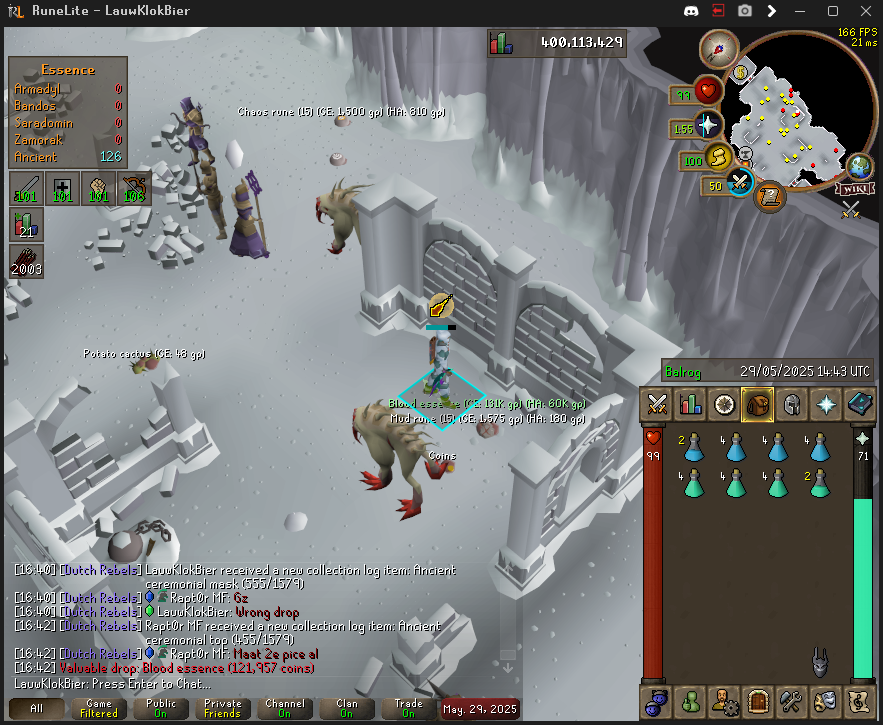Open the Spellbook tab
Screen dimensions: 883x725
[857, 404]
